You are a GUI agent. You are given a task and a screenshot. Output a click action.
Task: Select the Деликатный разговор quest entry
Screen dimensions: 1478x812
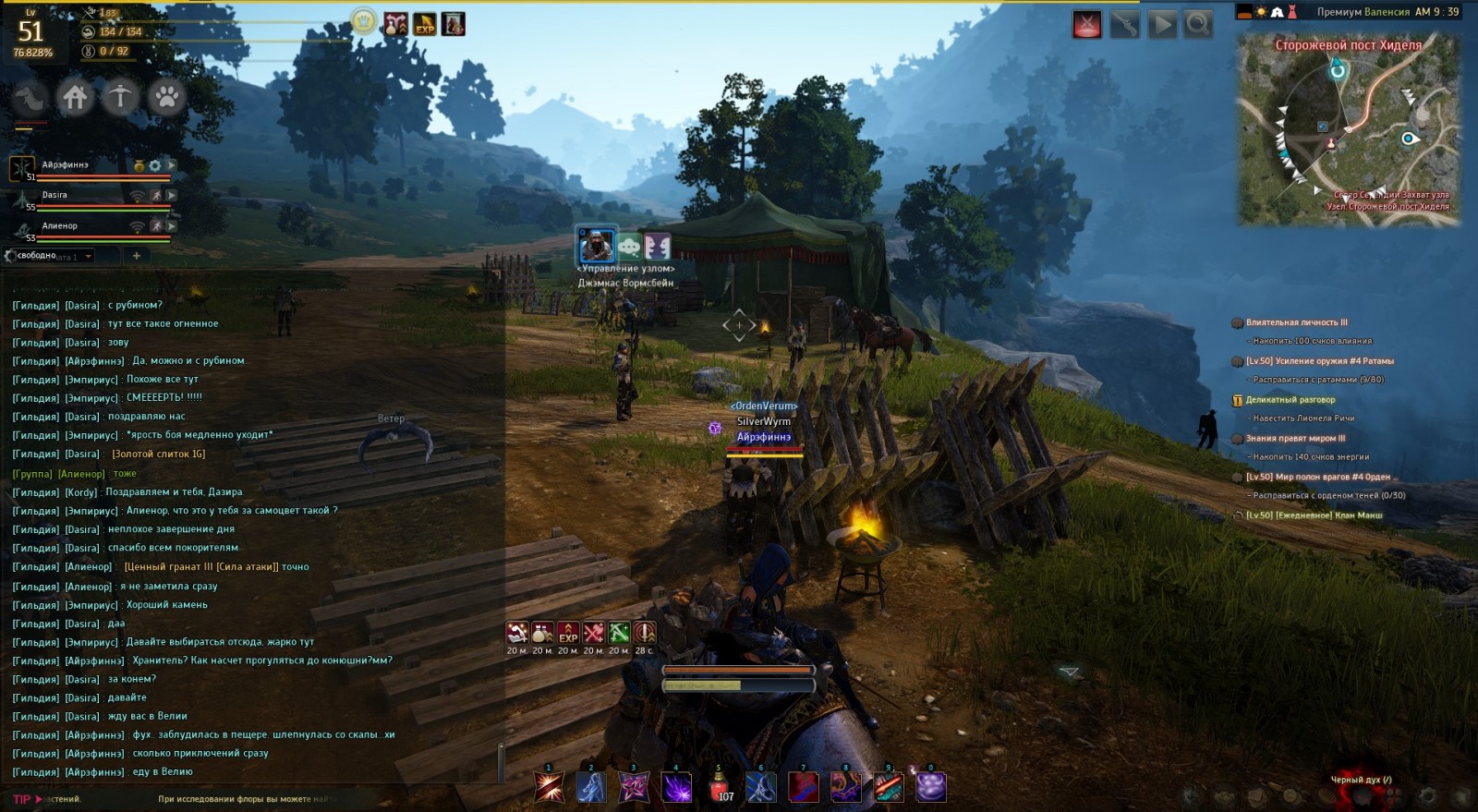[1290, 400]
